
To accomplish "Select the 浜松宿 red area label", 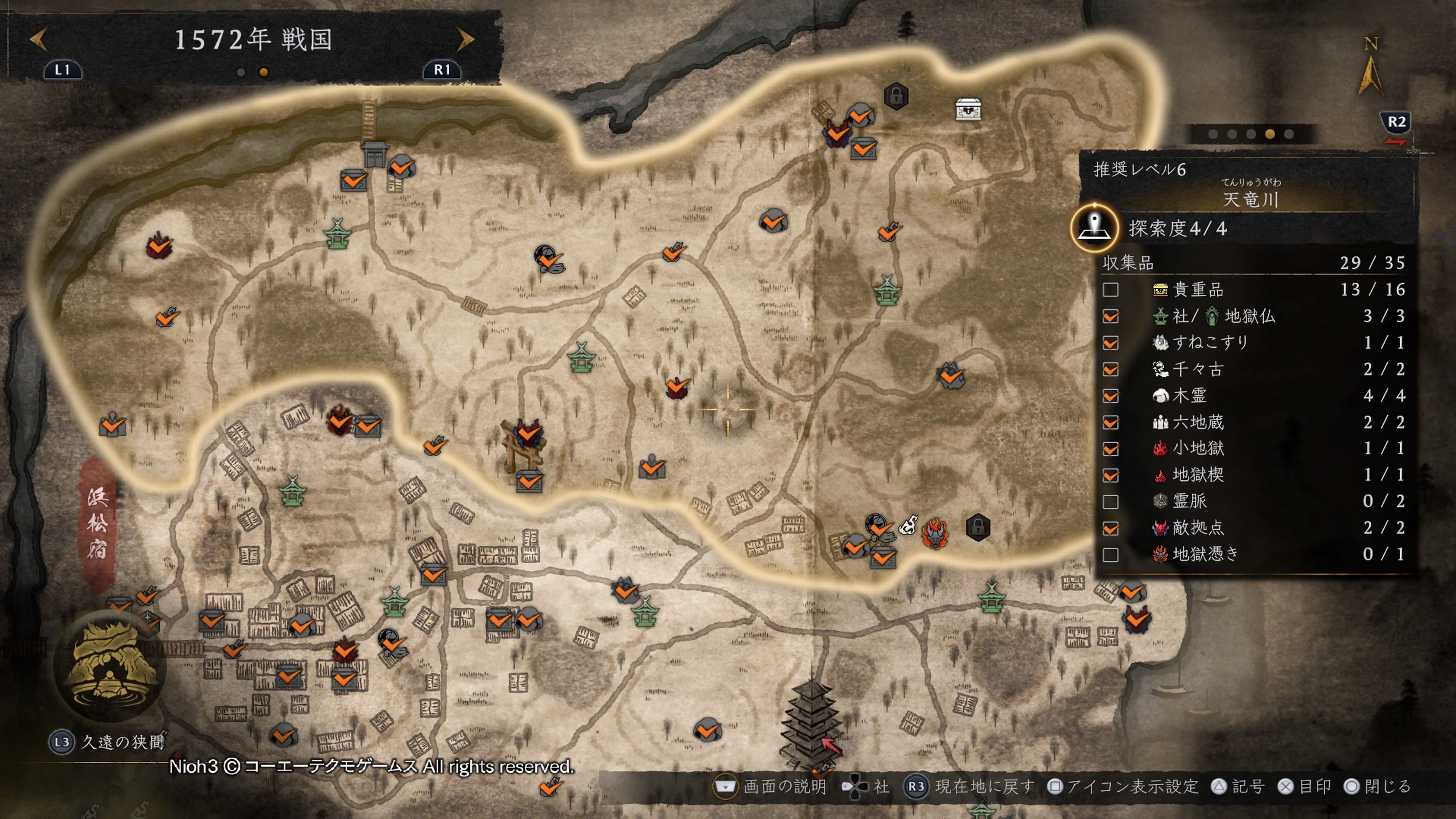I will coord(97,523).
